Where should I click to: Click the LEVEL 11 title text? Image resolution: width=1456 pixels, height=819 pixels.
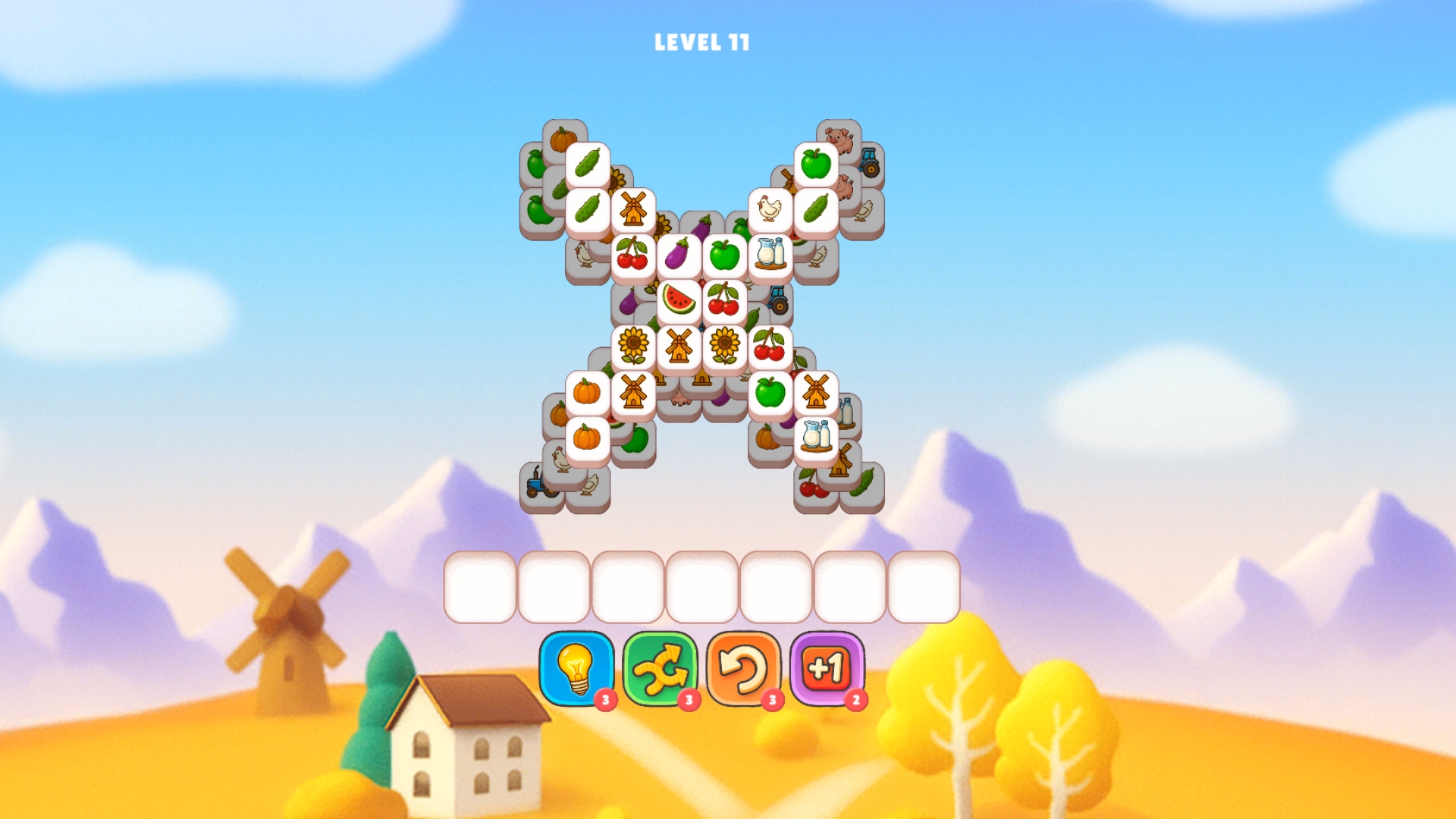(x=701, y=43)
